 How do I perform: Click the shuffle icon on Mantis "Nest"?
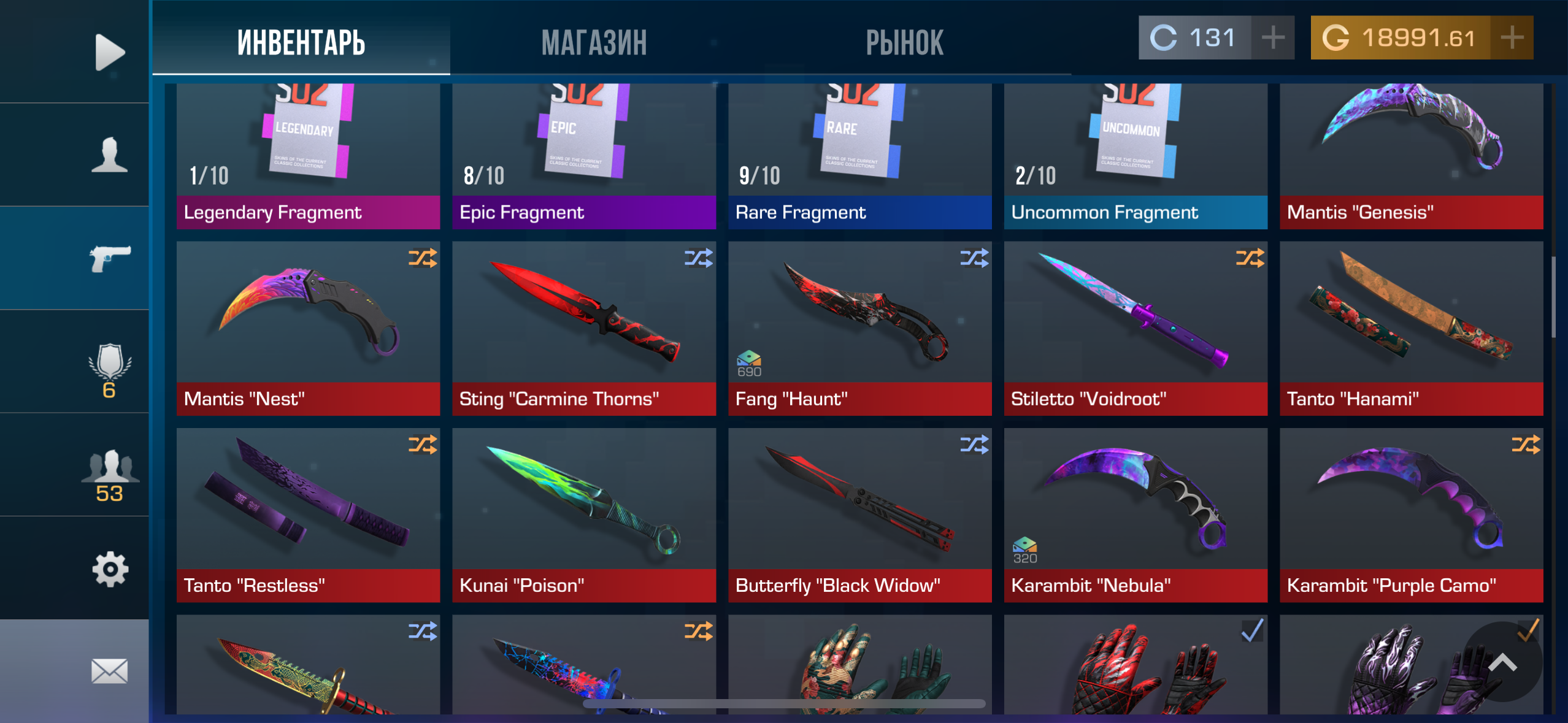[x=423, y=258]
